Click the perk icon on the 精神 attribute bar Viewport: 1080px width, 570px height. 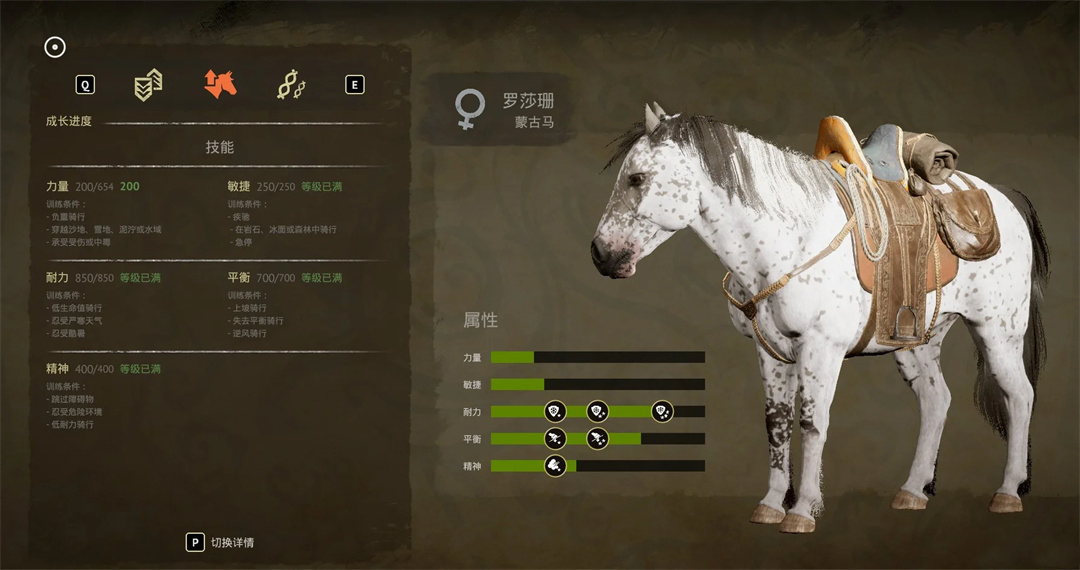[x=555, y=465]
